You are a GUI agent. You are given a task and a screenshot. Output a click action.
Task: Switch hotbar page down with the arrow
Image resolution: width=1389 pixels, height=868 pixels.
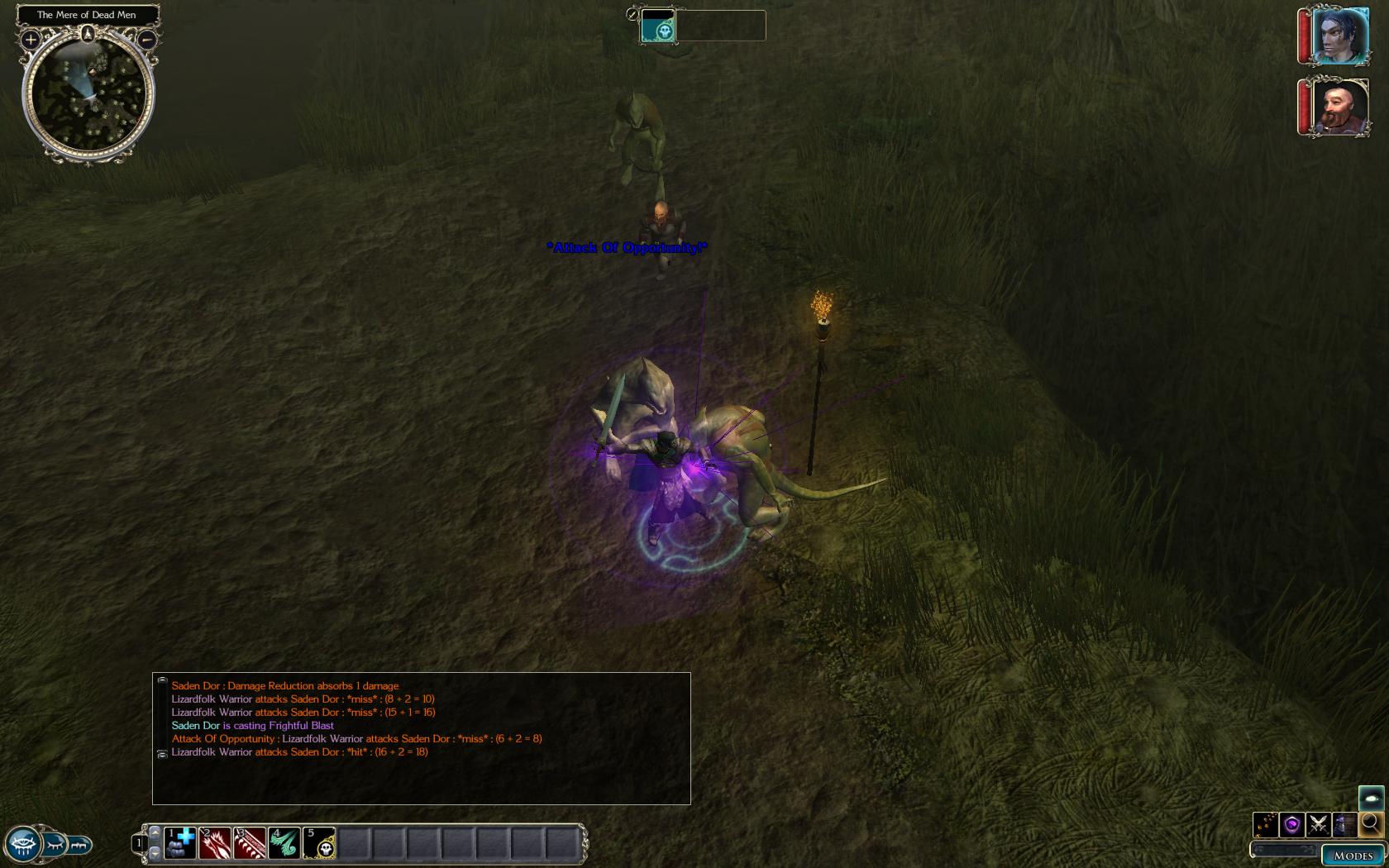(155, 852)
